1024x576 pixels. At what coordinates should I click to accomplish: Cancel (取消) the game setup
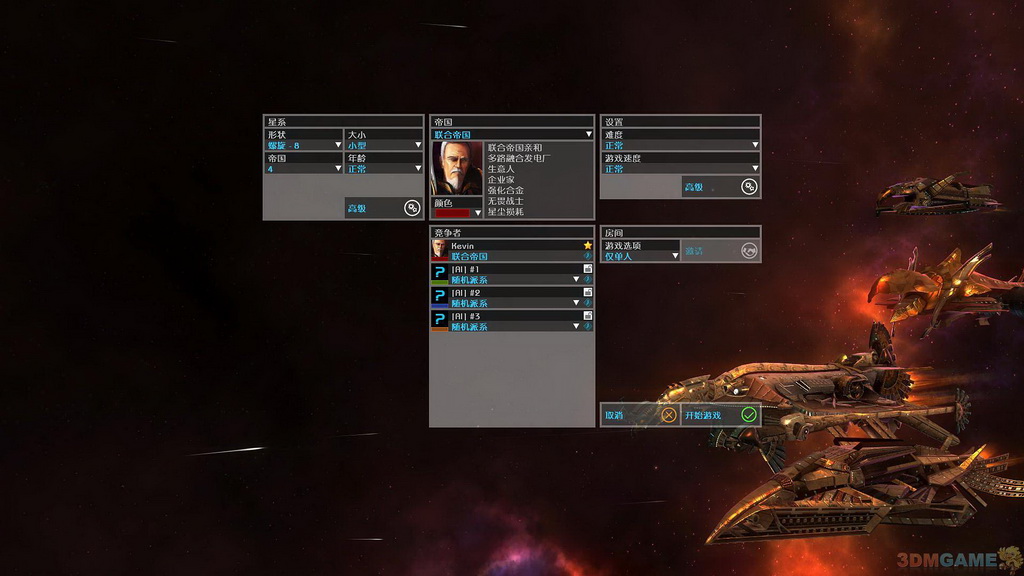[x=640, y=415]
